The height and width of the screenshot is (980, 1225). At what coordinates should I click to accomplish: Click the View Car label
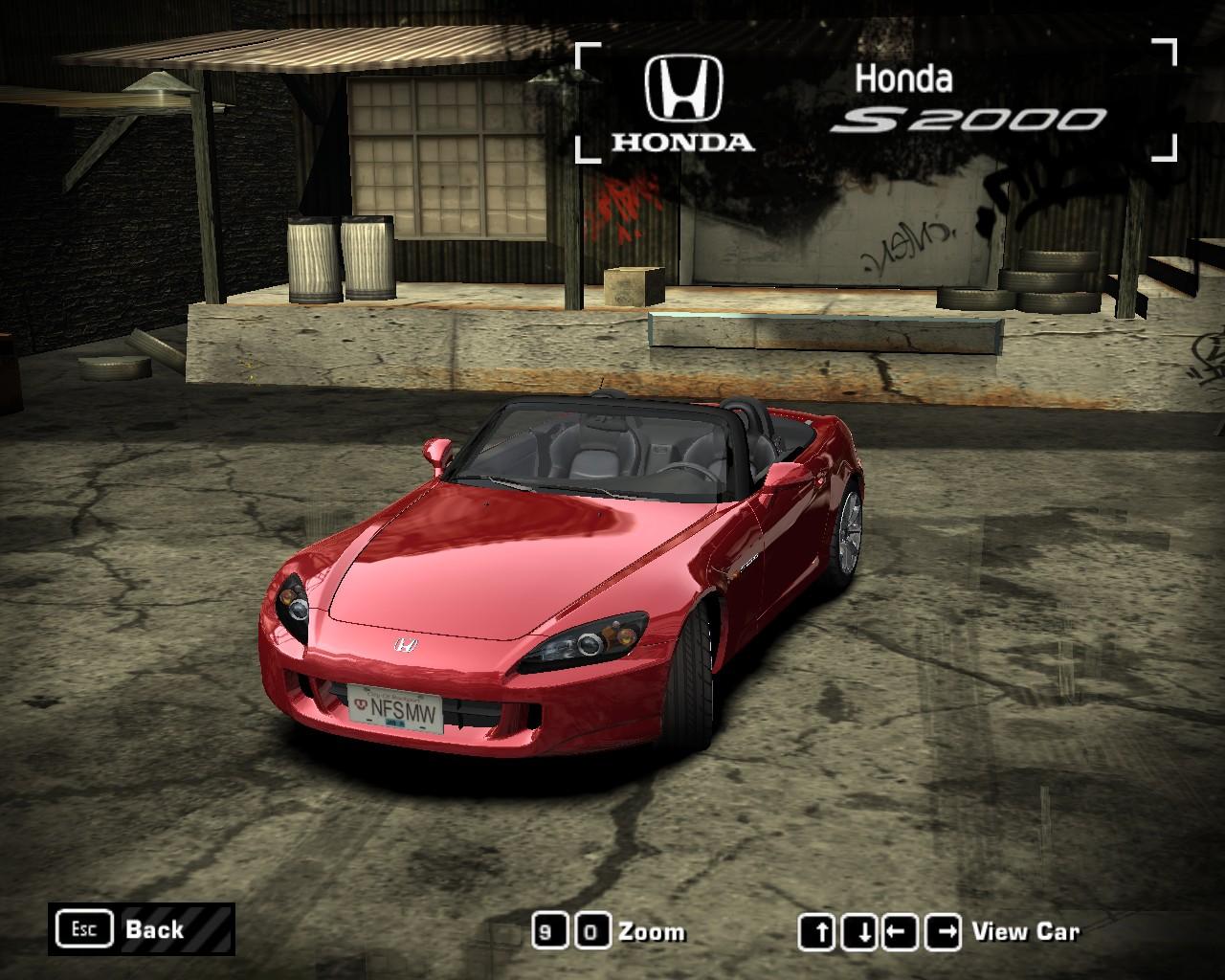1025,929
